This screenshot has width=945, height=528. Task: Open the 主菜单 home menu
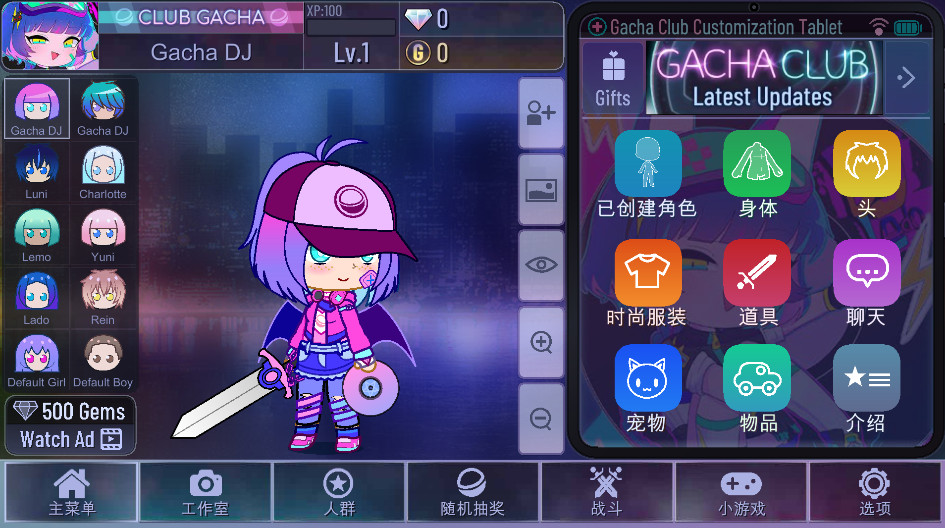pos(72,492)
